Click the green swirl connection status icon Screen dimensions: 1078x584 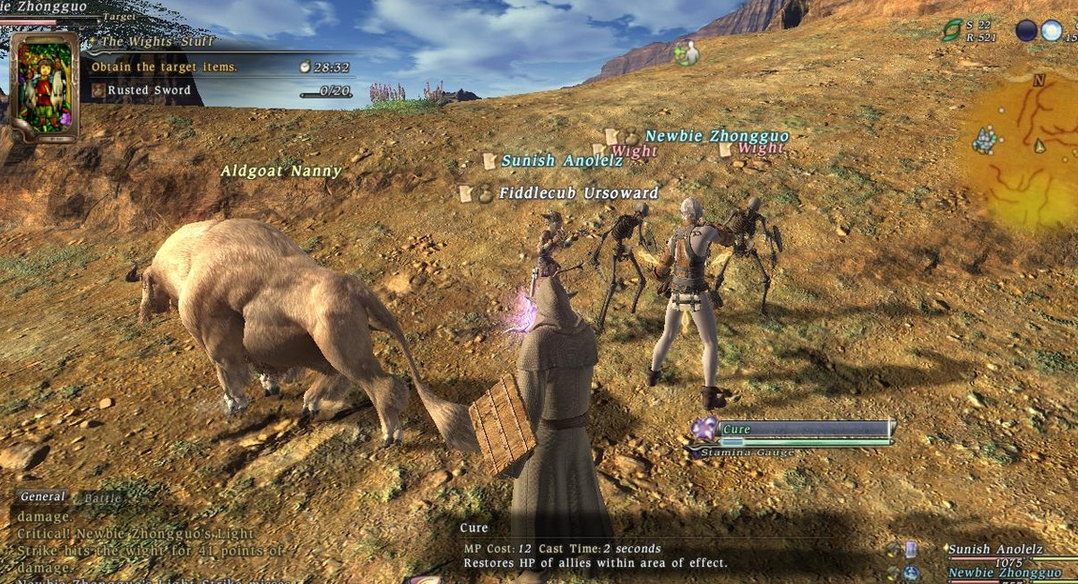tap(952, 30)
